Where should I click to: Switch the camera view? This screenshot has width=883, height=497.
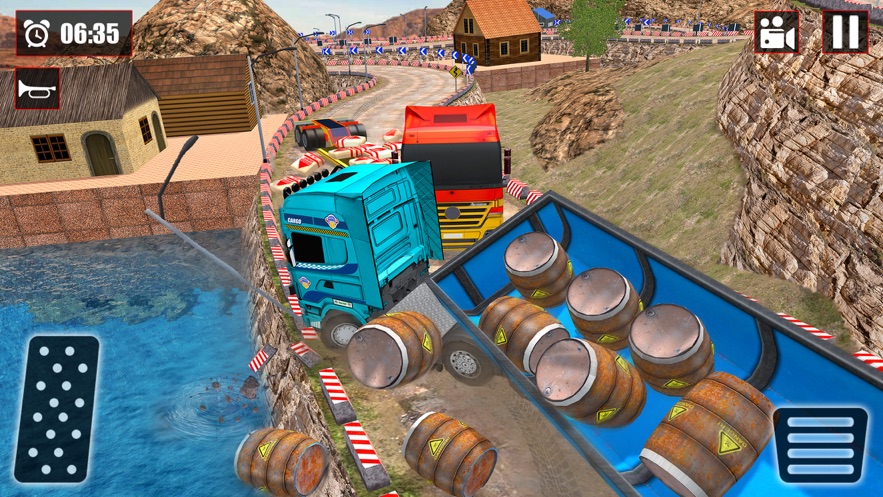pyautogui.click(x=776, y=32)
